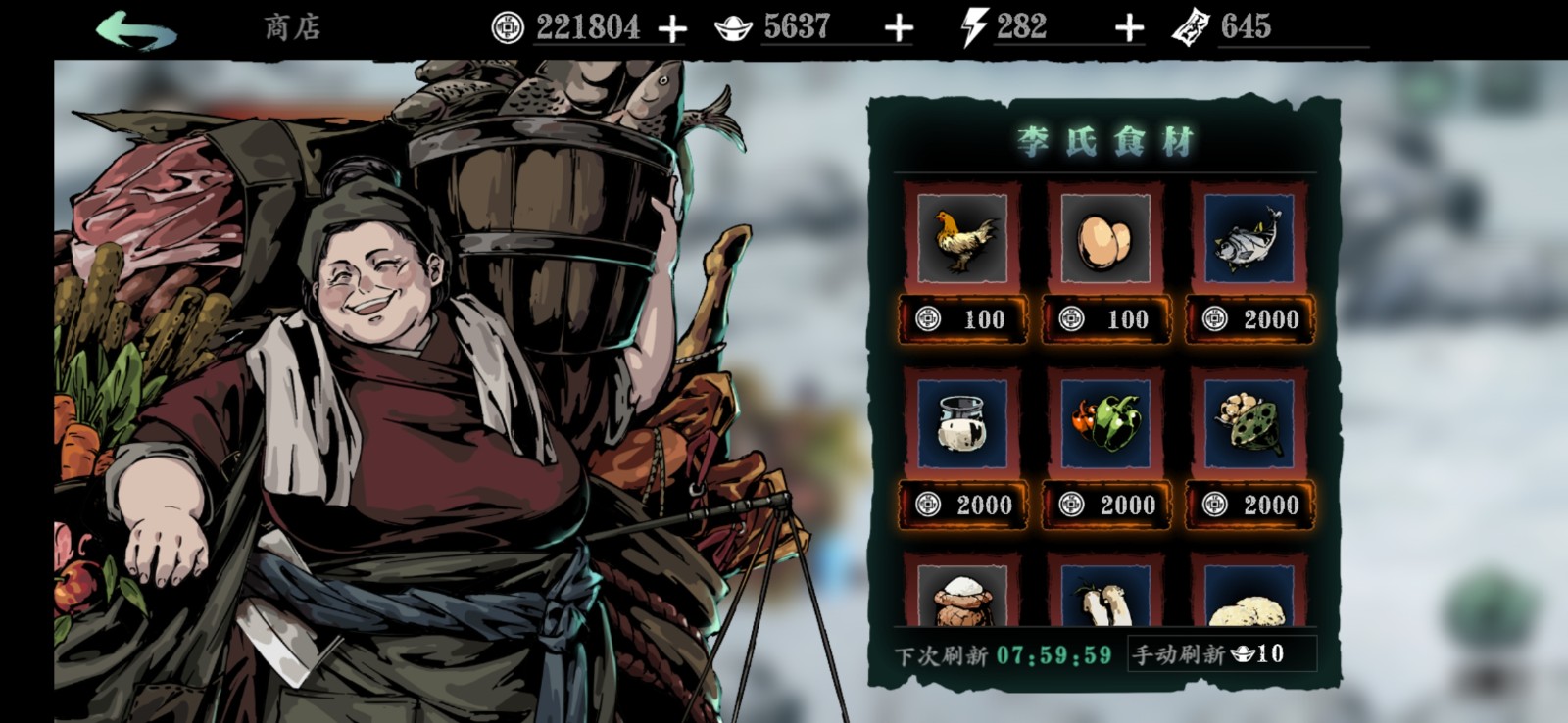Viewport: 1568px width, 723px height.
Task: Add more silver ingots with the plus button
Action: [898, 28]
